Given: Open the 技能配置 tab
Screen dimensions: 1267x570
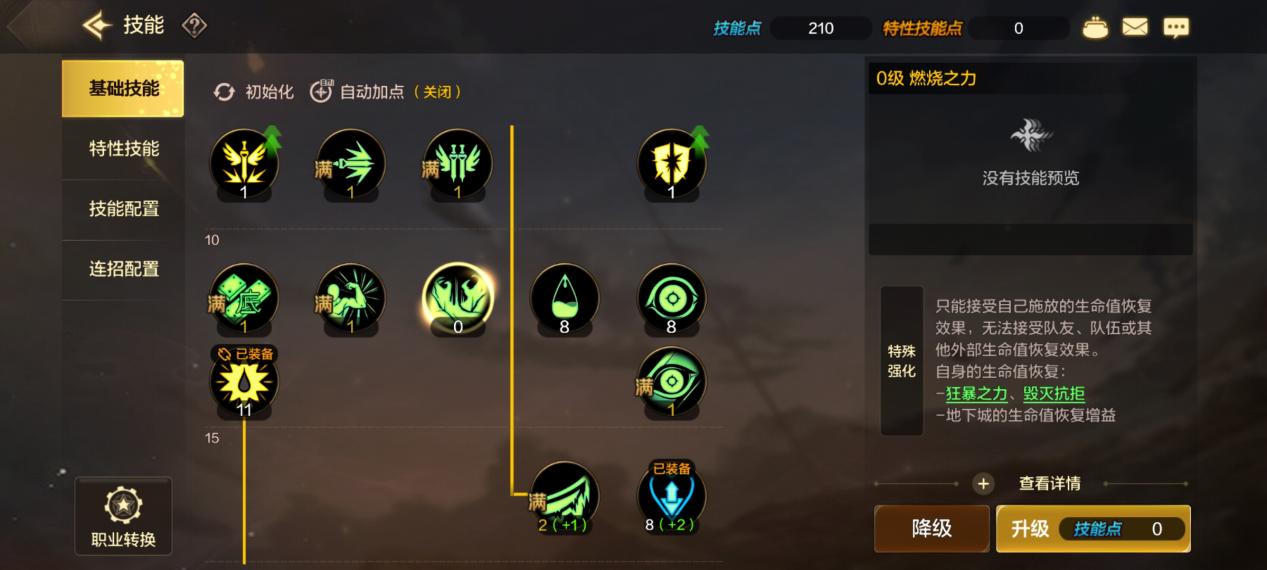Looking at the screenshot, I should 123,209.
